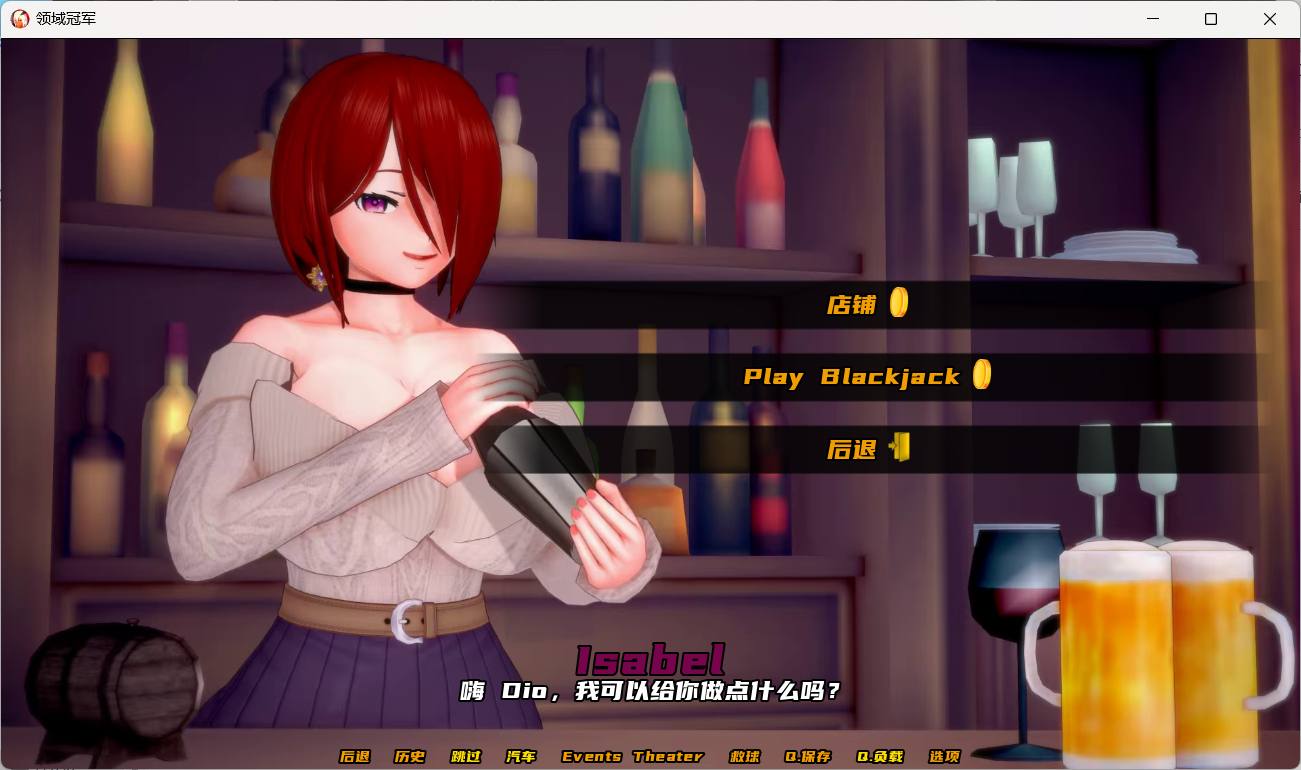Toggle the 后退 rollback control
Image resolution: width=1301 pixels, height=770 pixels.
(x=355, y=757)
